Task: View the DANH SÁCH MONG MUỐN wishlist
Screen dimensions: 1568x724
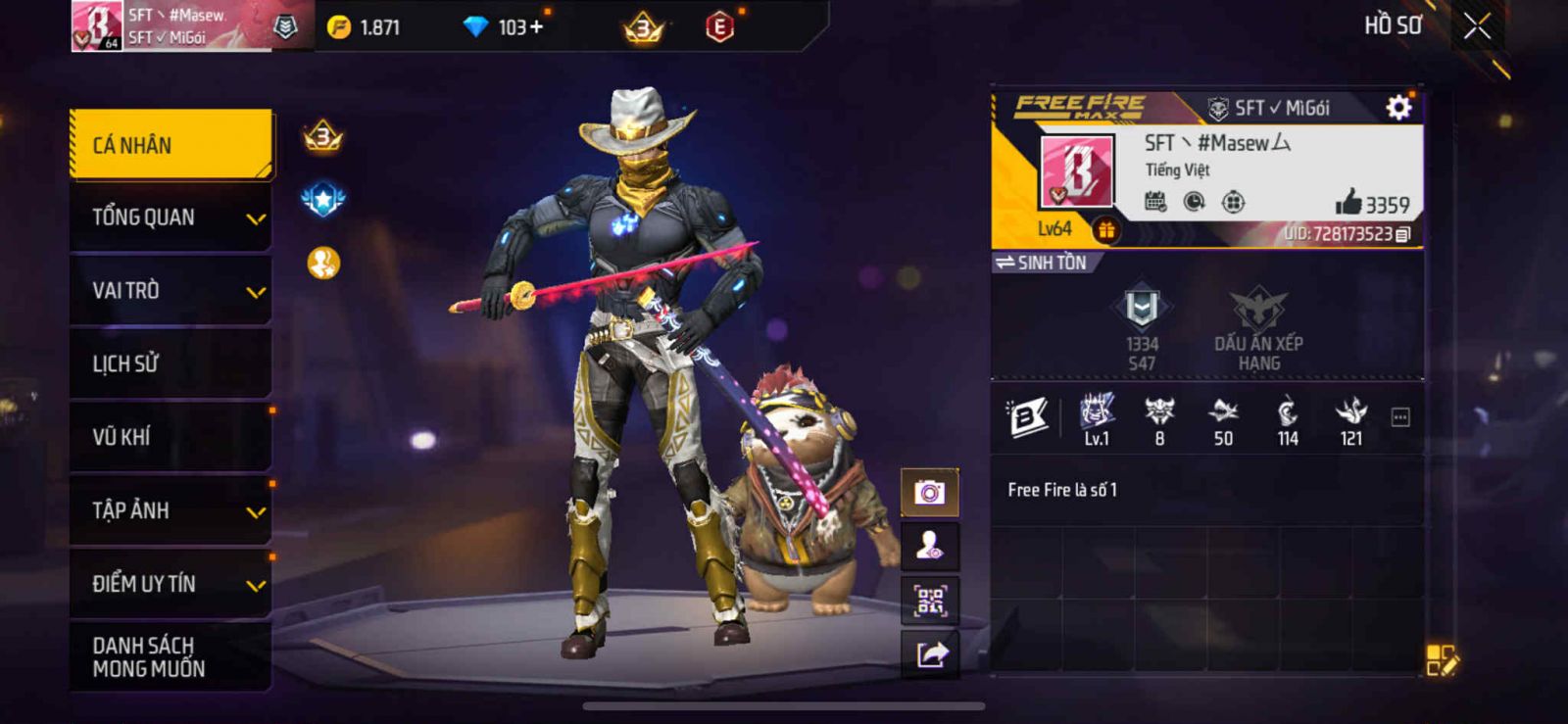Action: pos(171,657)
